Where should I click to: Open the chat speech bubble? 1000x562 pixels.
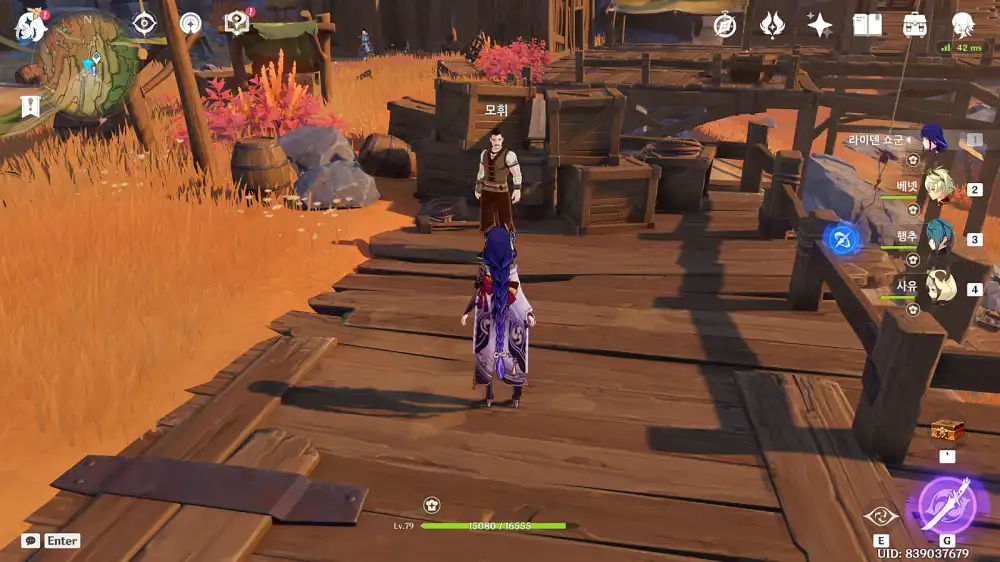31,541
